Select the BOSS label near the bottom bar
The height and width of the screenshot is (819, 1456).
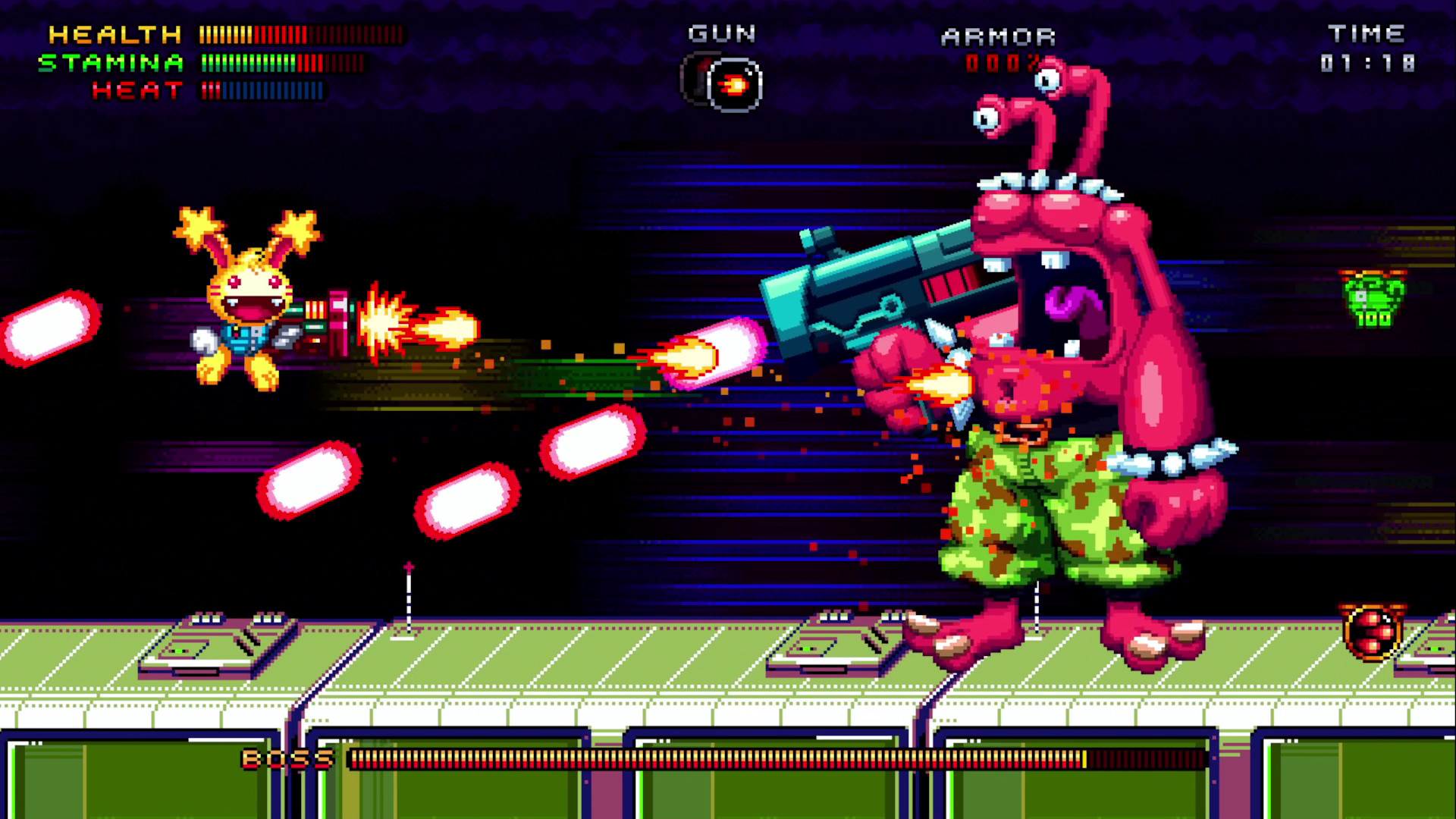pyautogui.click(x=287, y=758)
